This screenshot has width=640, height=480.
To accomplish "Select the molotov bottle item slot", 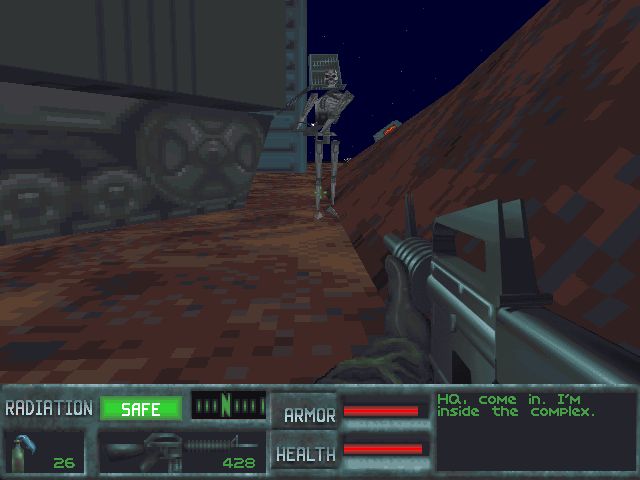I will point(44,451).
